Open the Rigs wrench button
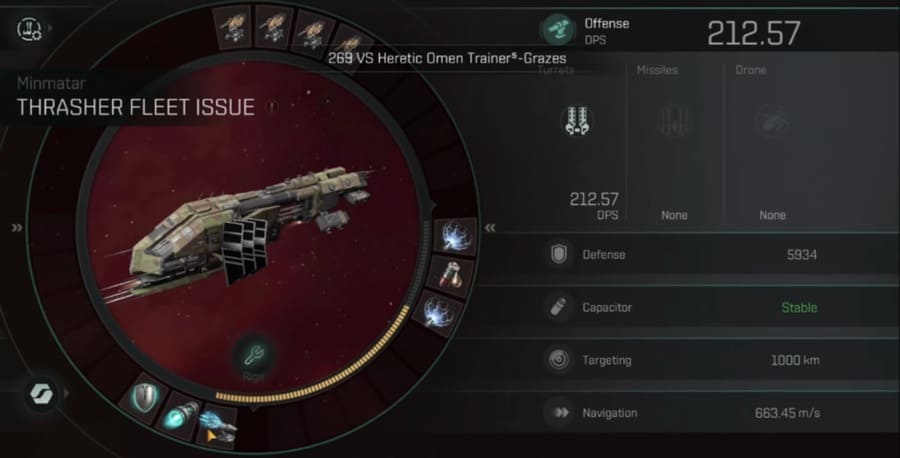This screenshot has height=458, width=900. 251,355
